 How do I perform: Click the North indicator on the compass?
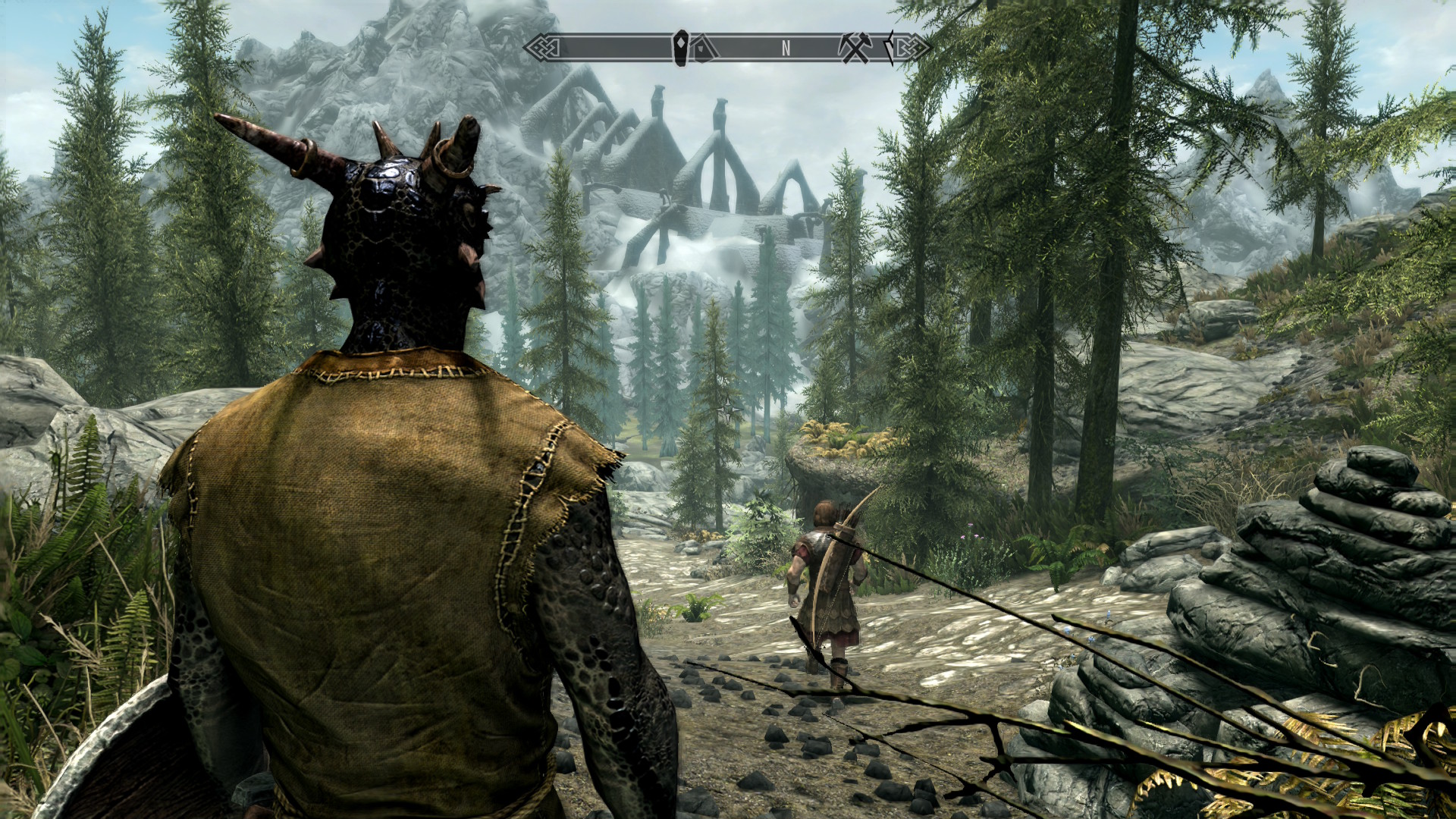tap(786, 49)
